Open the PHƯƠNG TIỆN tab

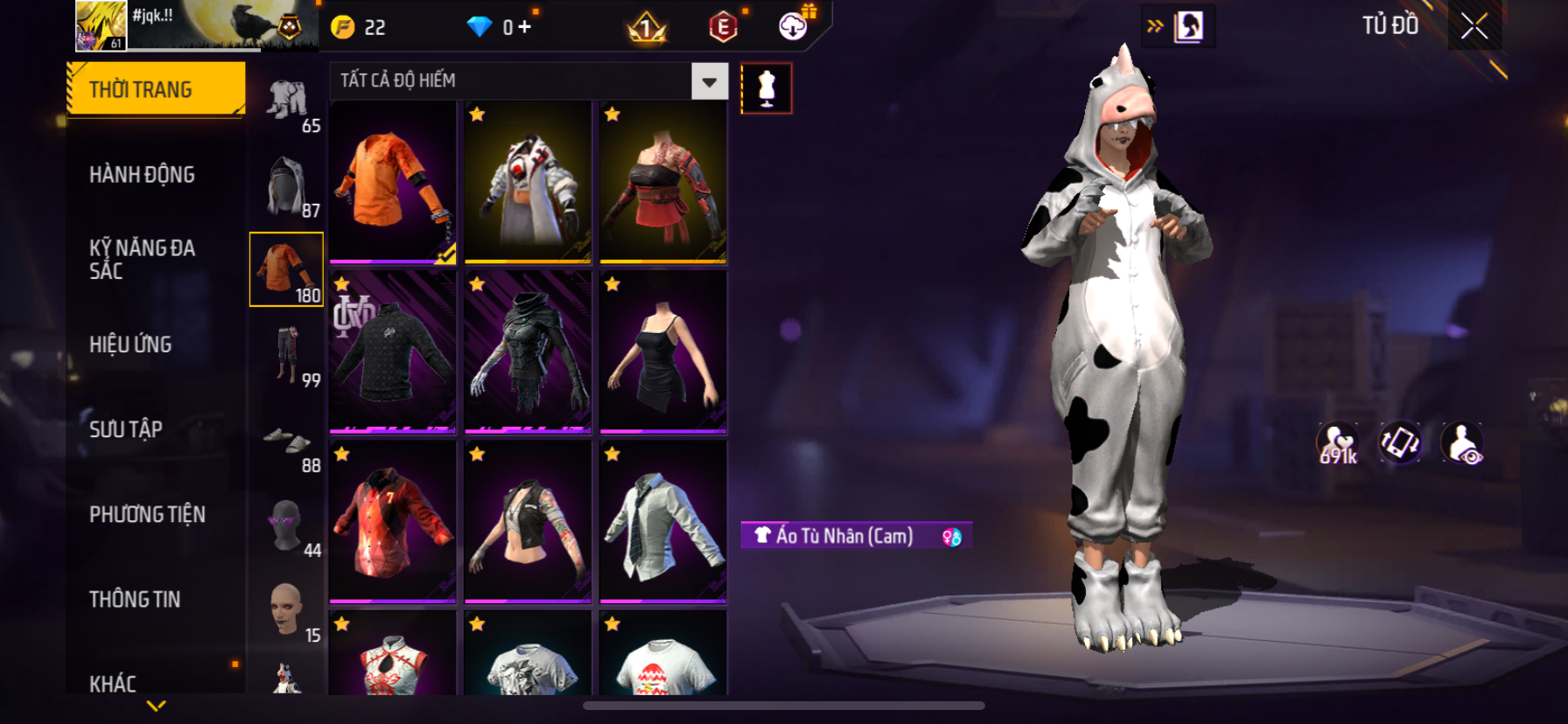point(147,514)
